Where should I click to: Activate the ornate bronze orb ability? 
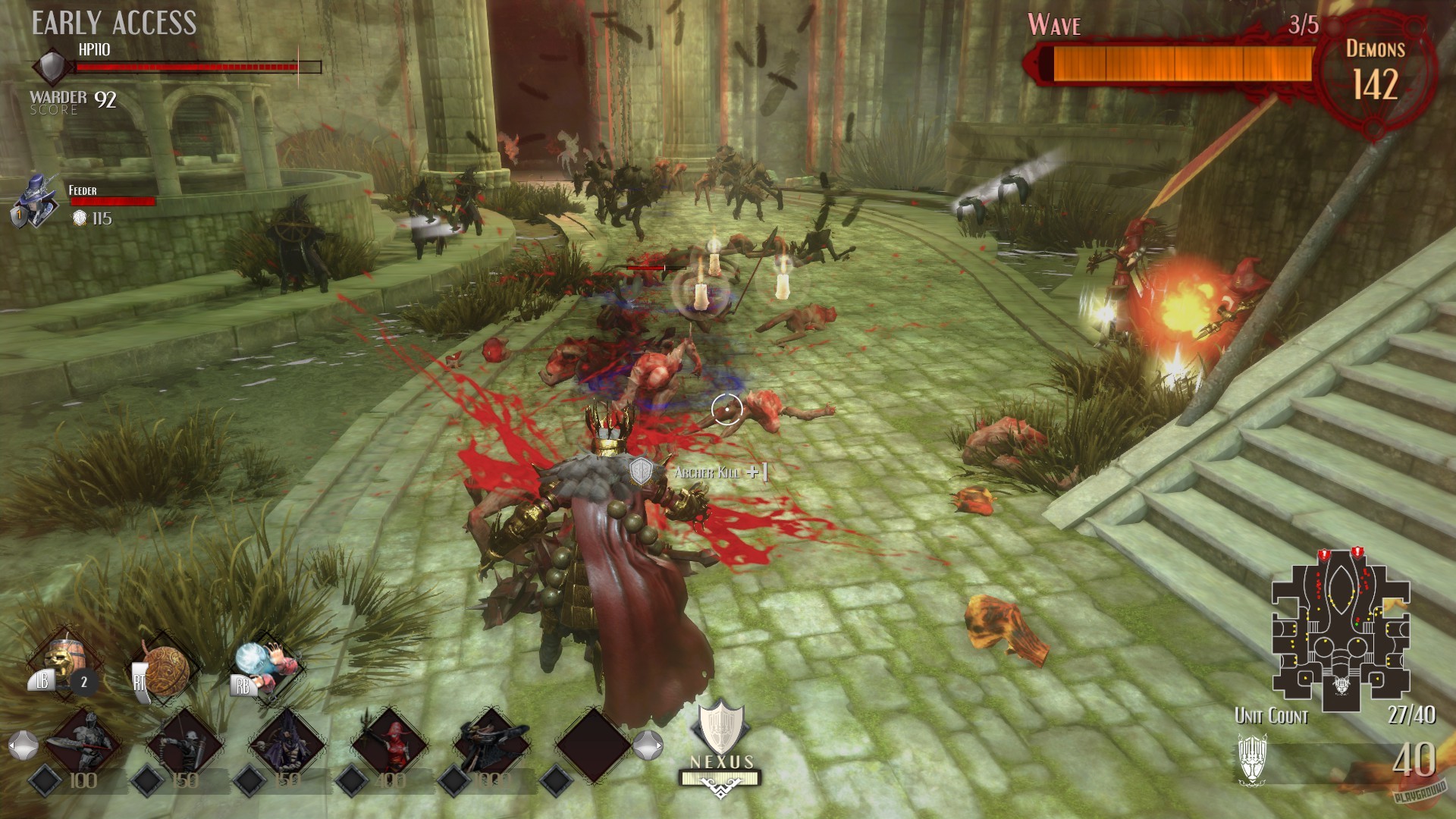[165, 669]
